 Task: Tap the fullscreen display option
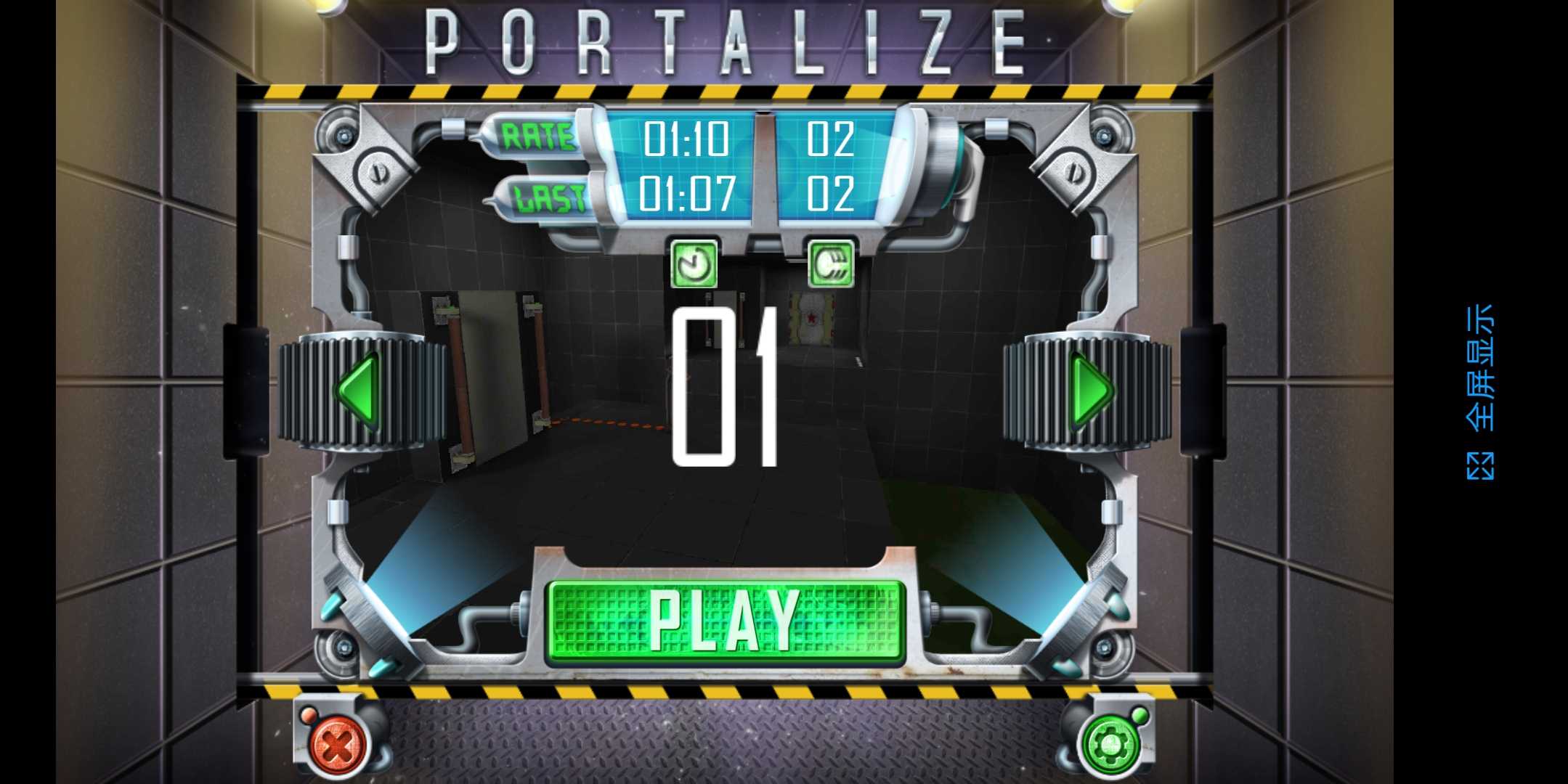(x=1479, y=392)
